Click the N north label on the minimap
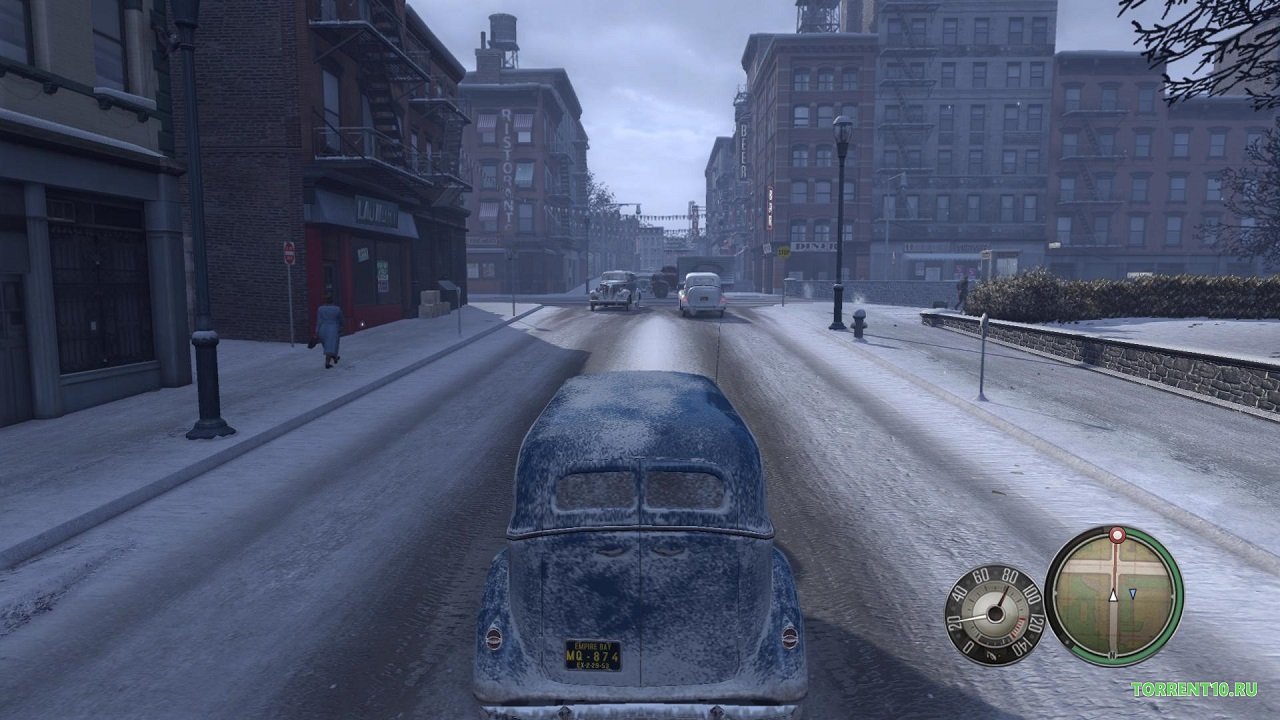Viewport: 1280px width, 720px height. point(1112,655)
